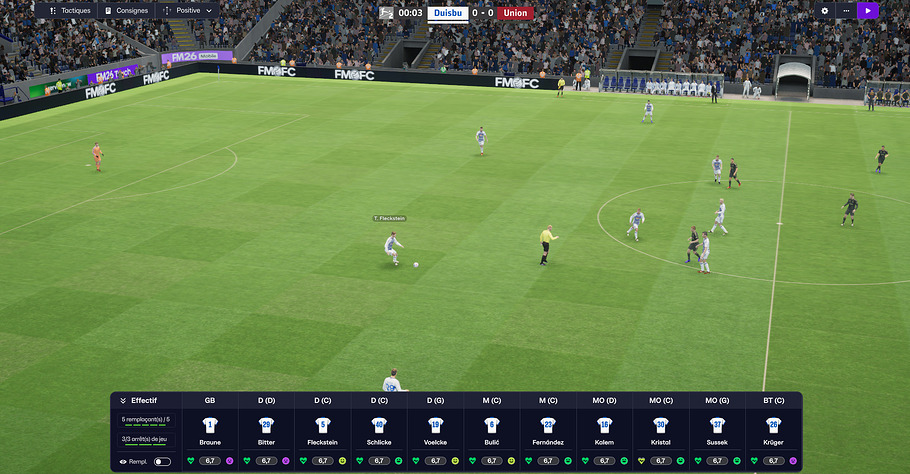Toggle the Rempl. substitutes switch
This screenshot has height=474, width=910.
pos(161,461)
